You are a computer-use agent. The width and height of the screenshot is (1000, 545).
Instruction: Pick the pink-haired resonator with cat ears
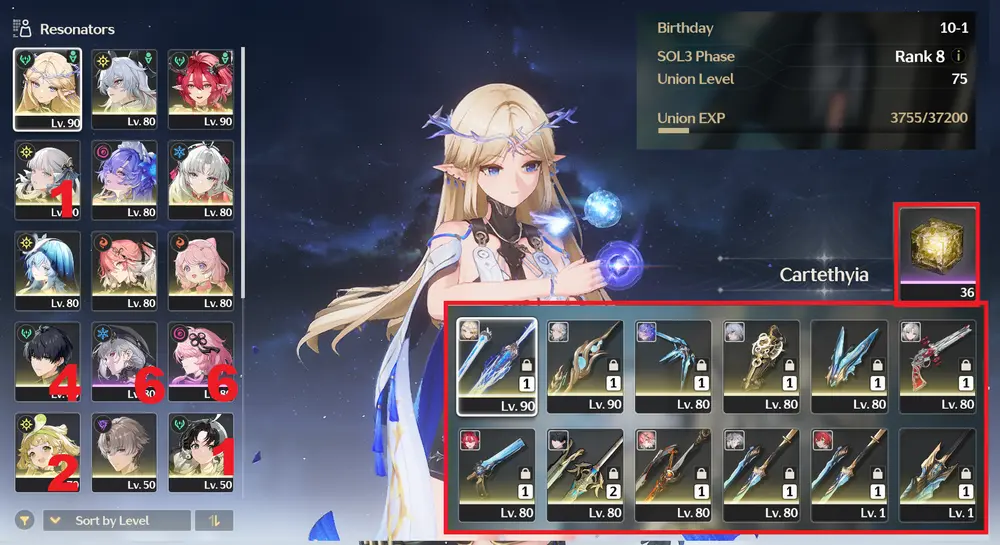(x=201, y=270)
